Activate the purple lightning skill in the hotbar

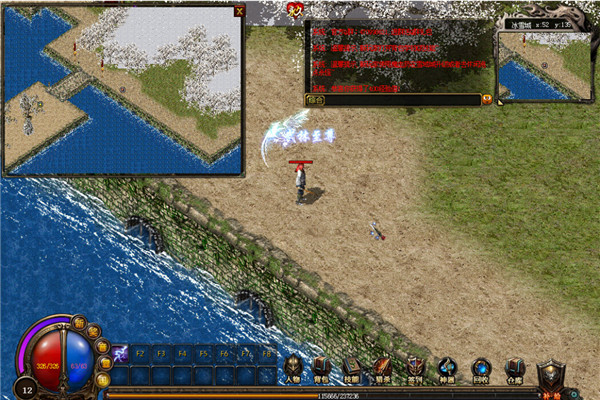pos(118,353)
